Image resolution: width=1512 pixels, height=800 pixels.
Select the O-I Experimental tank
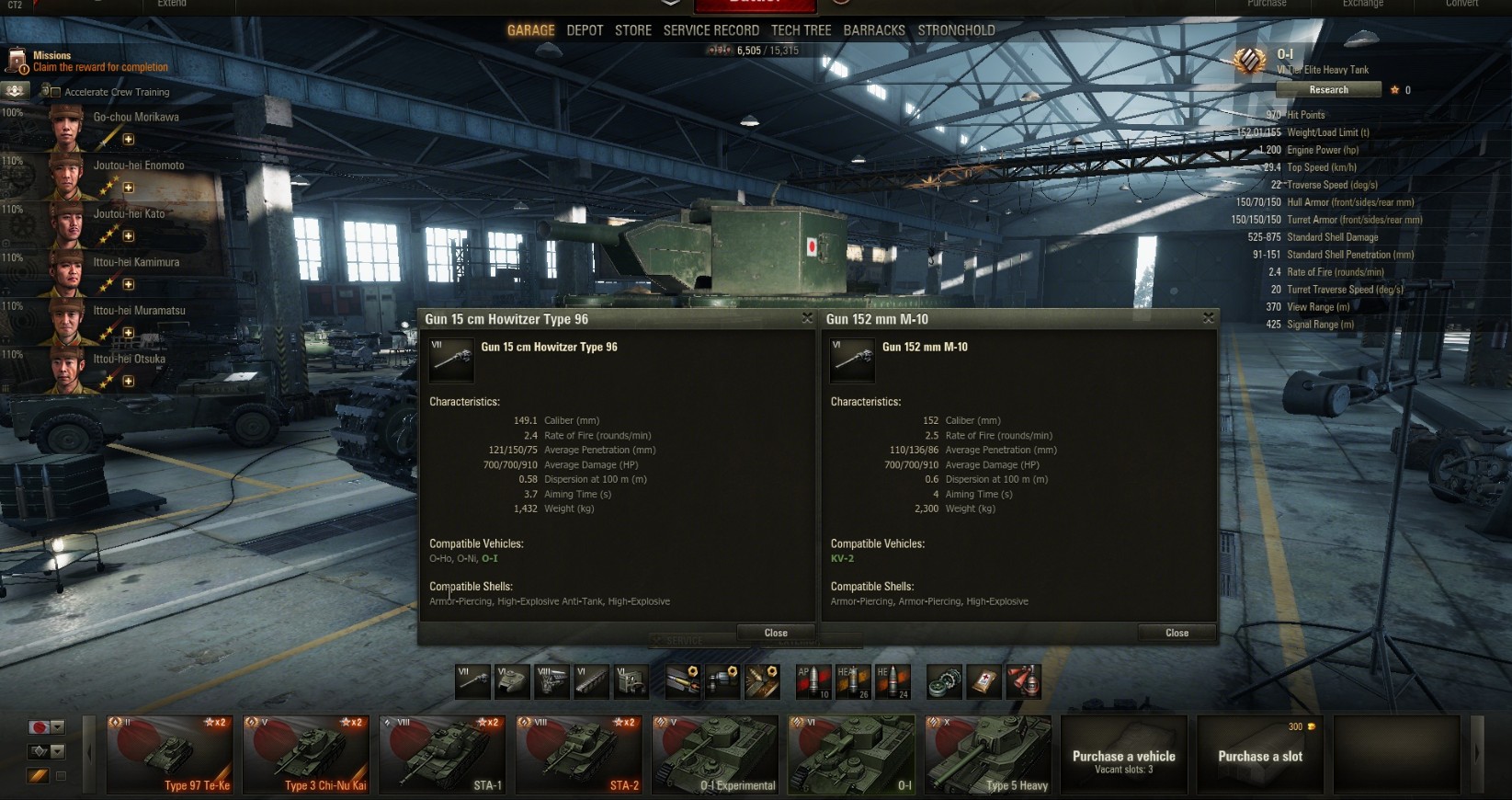pos(715,756)
